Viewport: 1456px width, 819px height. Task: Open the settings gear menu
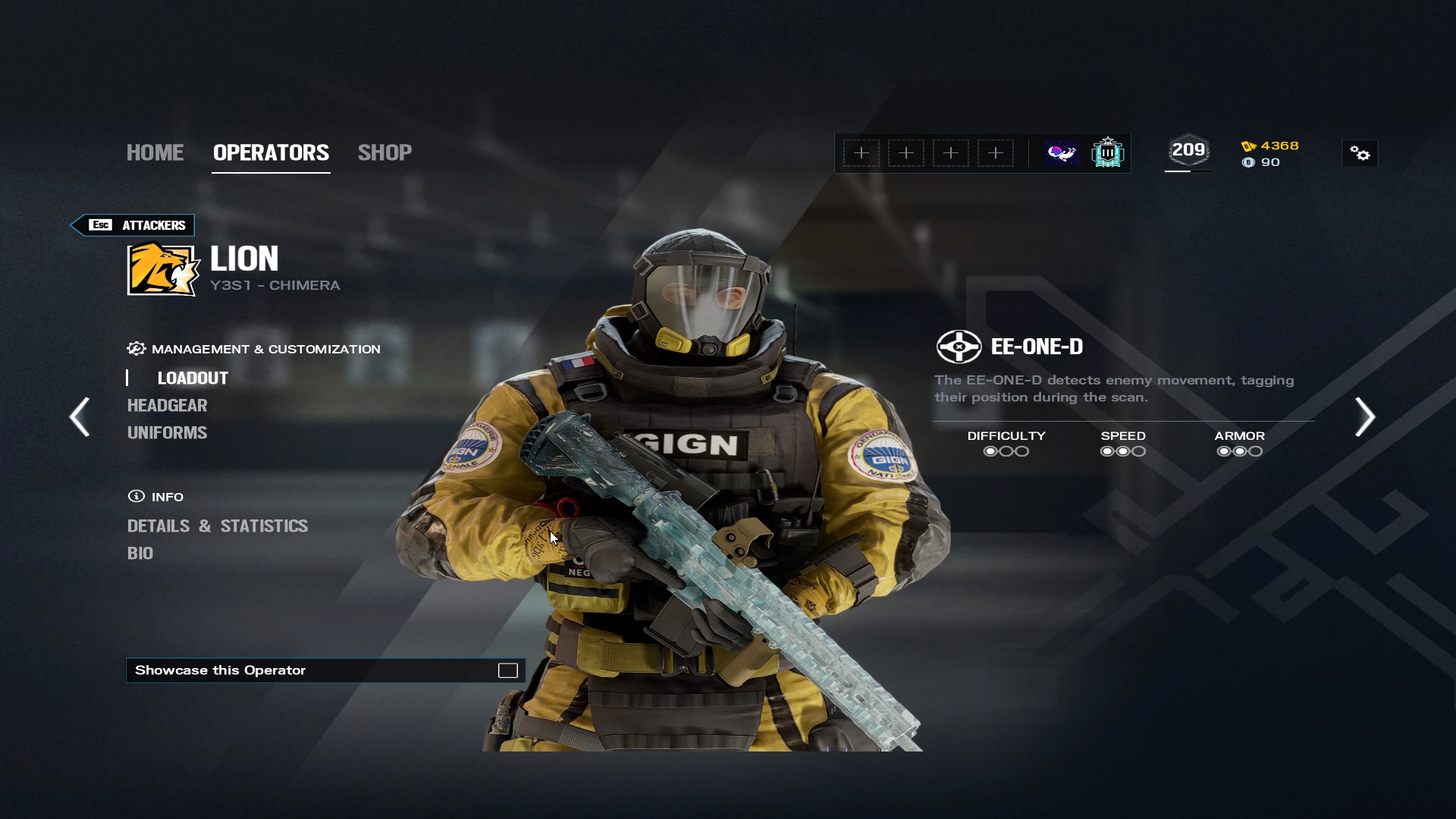[1360, 154]
